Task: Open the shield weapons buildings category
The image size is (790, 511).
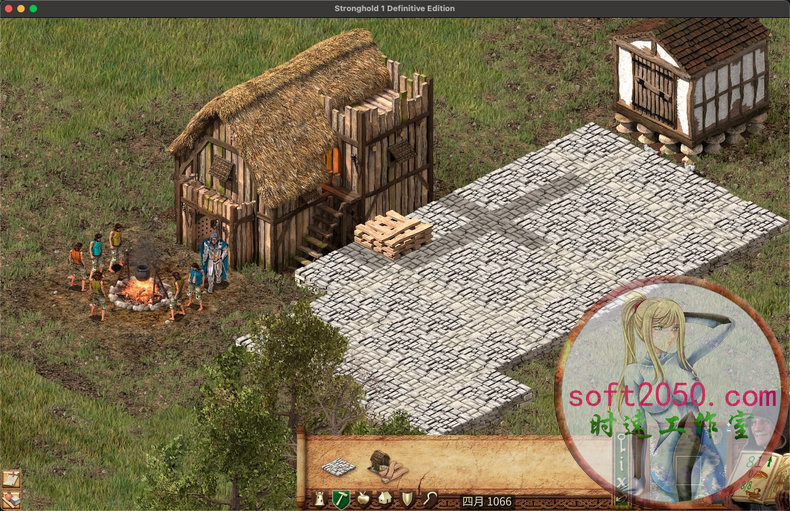Action: 407,498
